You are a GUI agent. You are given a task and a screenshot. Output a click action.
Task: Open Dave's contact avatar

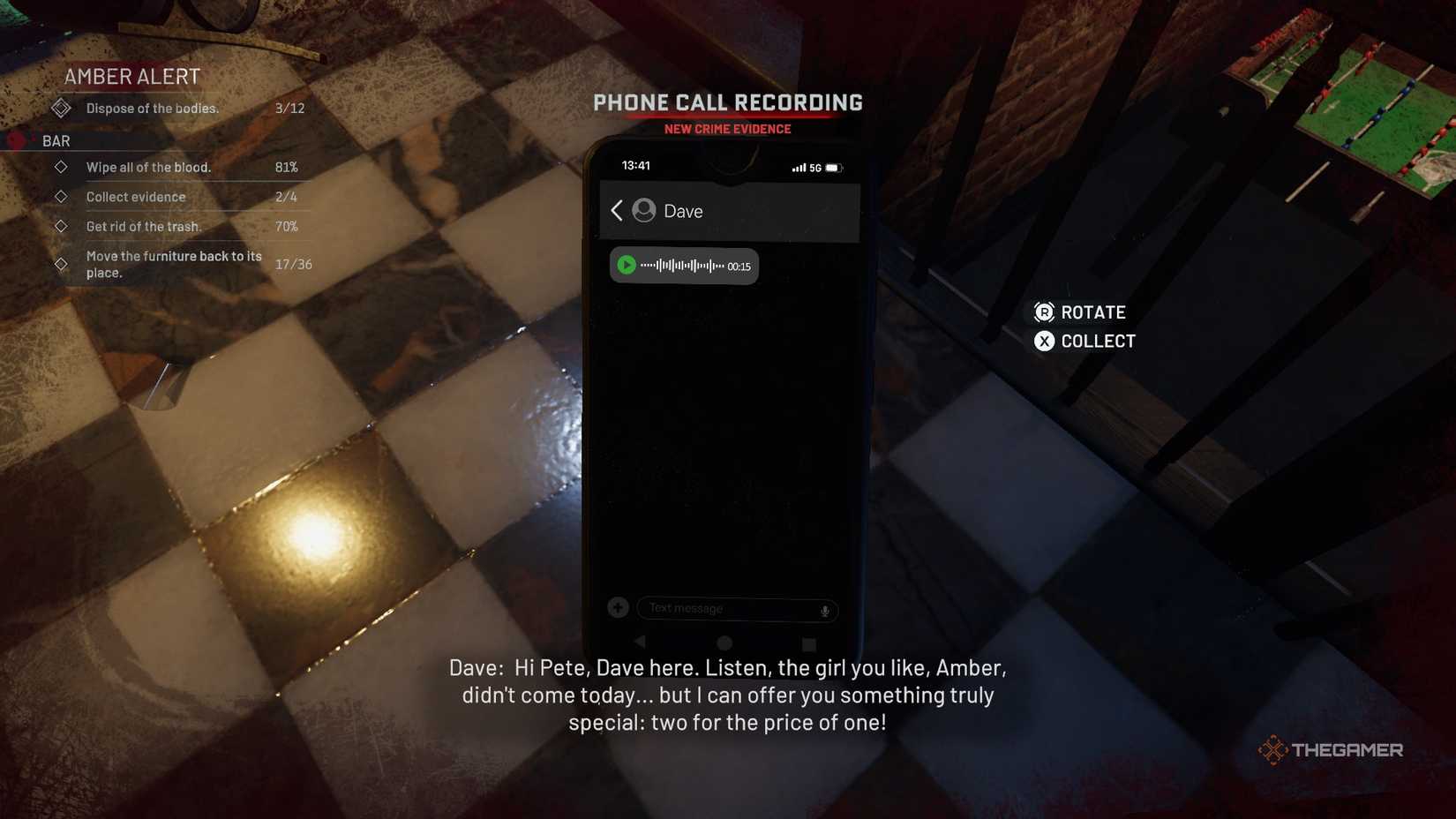[643, 211]
